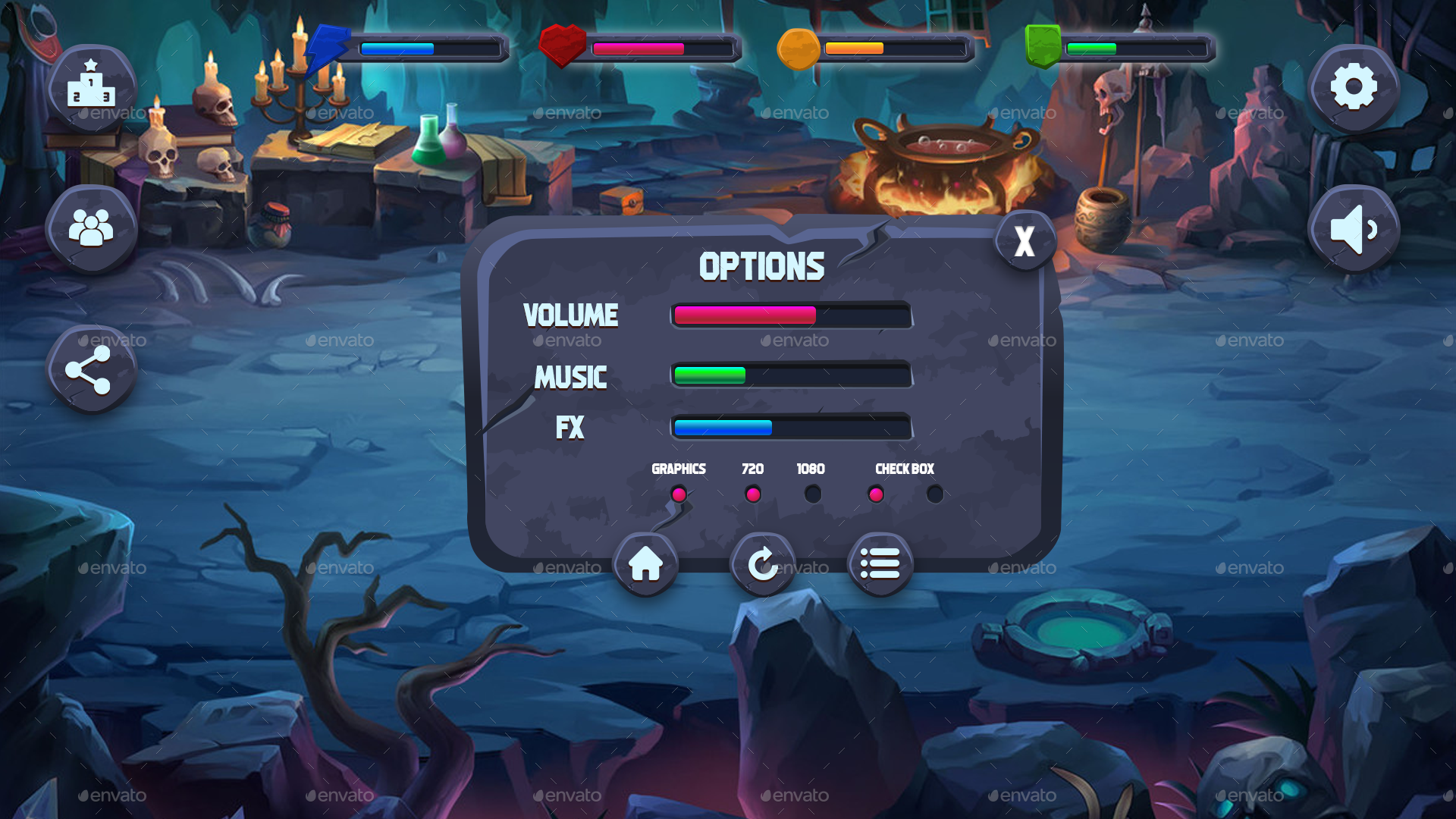Choose the 720 resolution option
The image size is (1456, 819).
(752, 494)
